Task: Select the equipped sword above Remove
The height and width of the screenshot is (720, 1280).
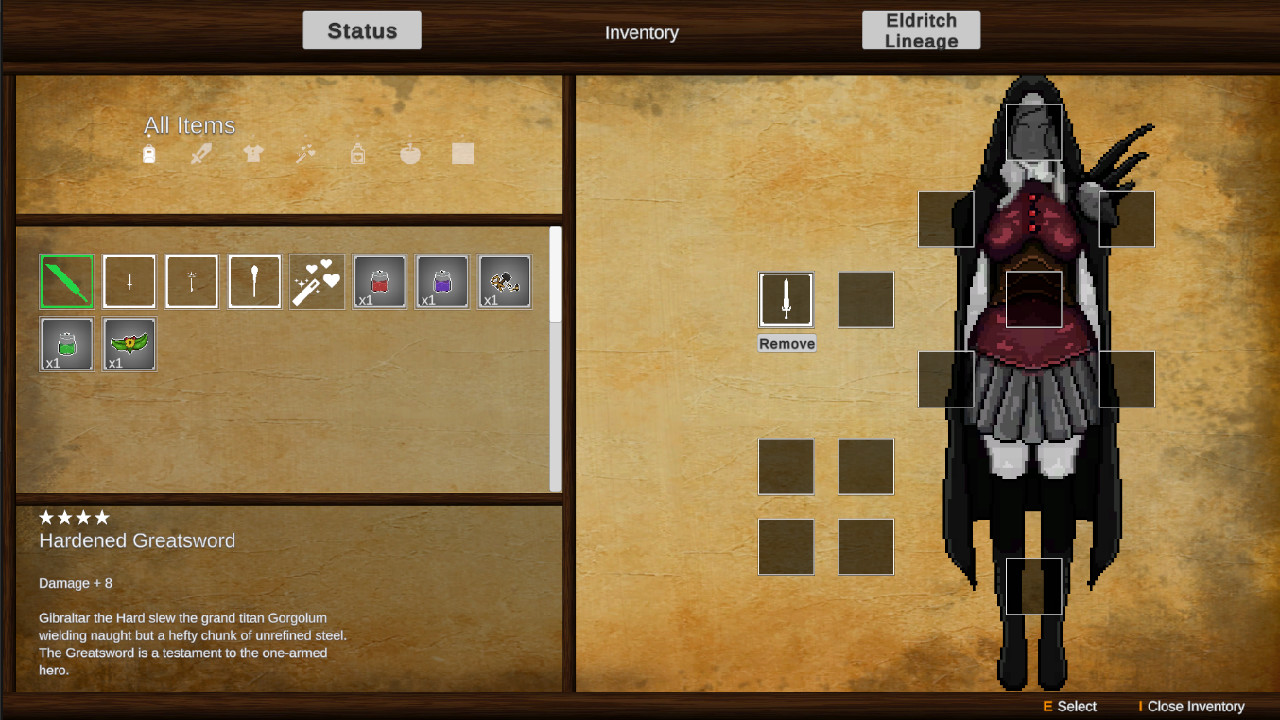Action: (x=786, y=299)
